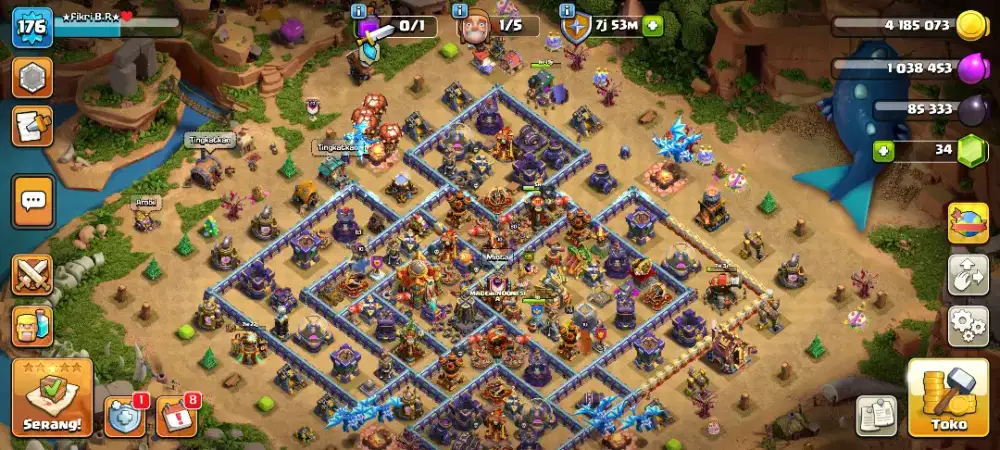
Task: Show info for the 7j 53m shield
Action: 562,10
